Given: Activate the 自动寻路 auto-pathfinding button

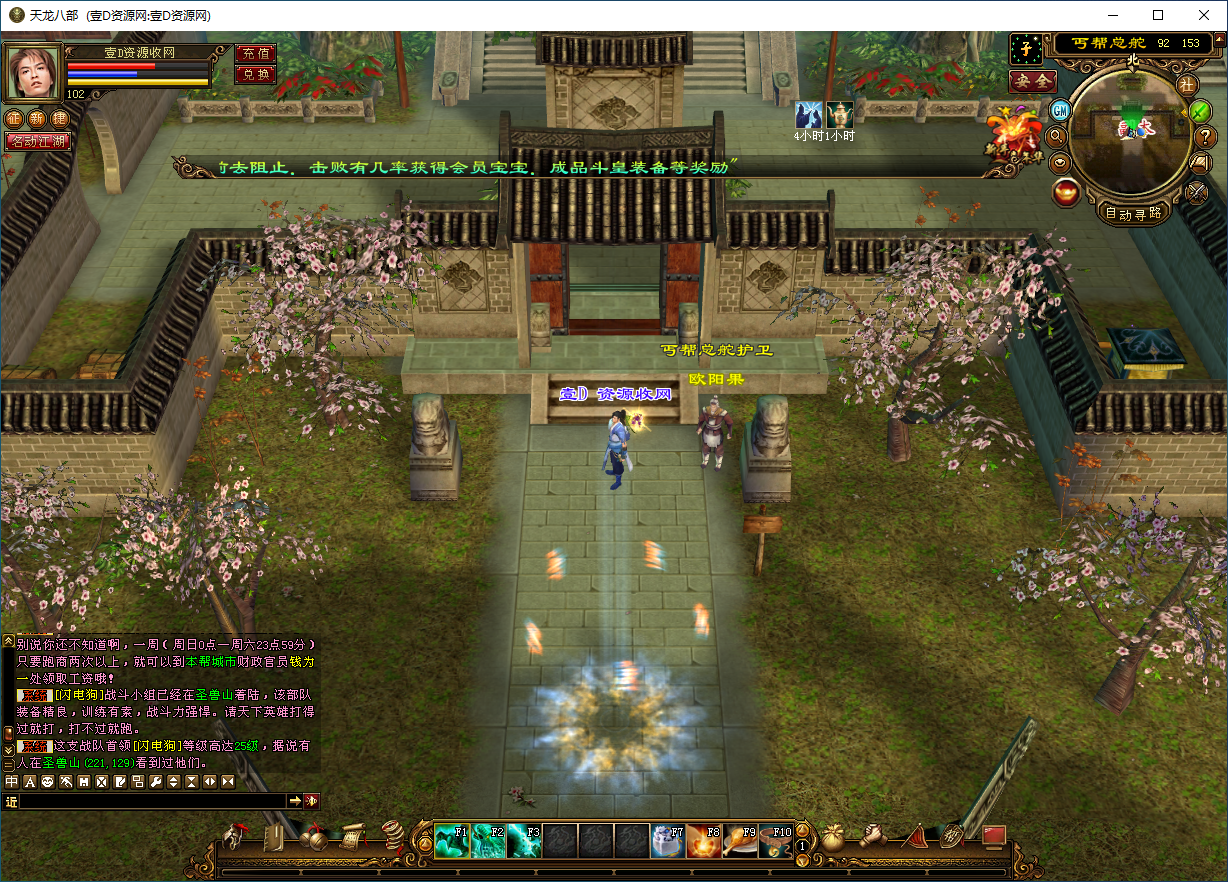Looking at the screenshot, I should (1133, 213).
